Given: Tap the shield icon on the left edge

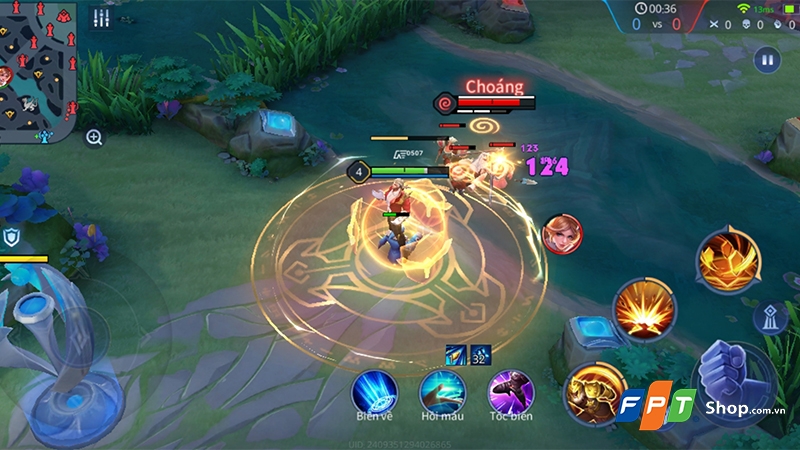Looking at the screenshot, I should coord(12,237).
